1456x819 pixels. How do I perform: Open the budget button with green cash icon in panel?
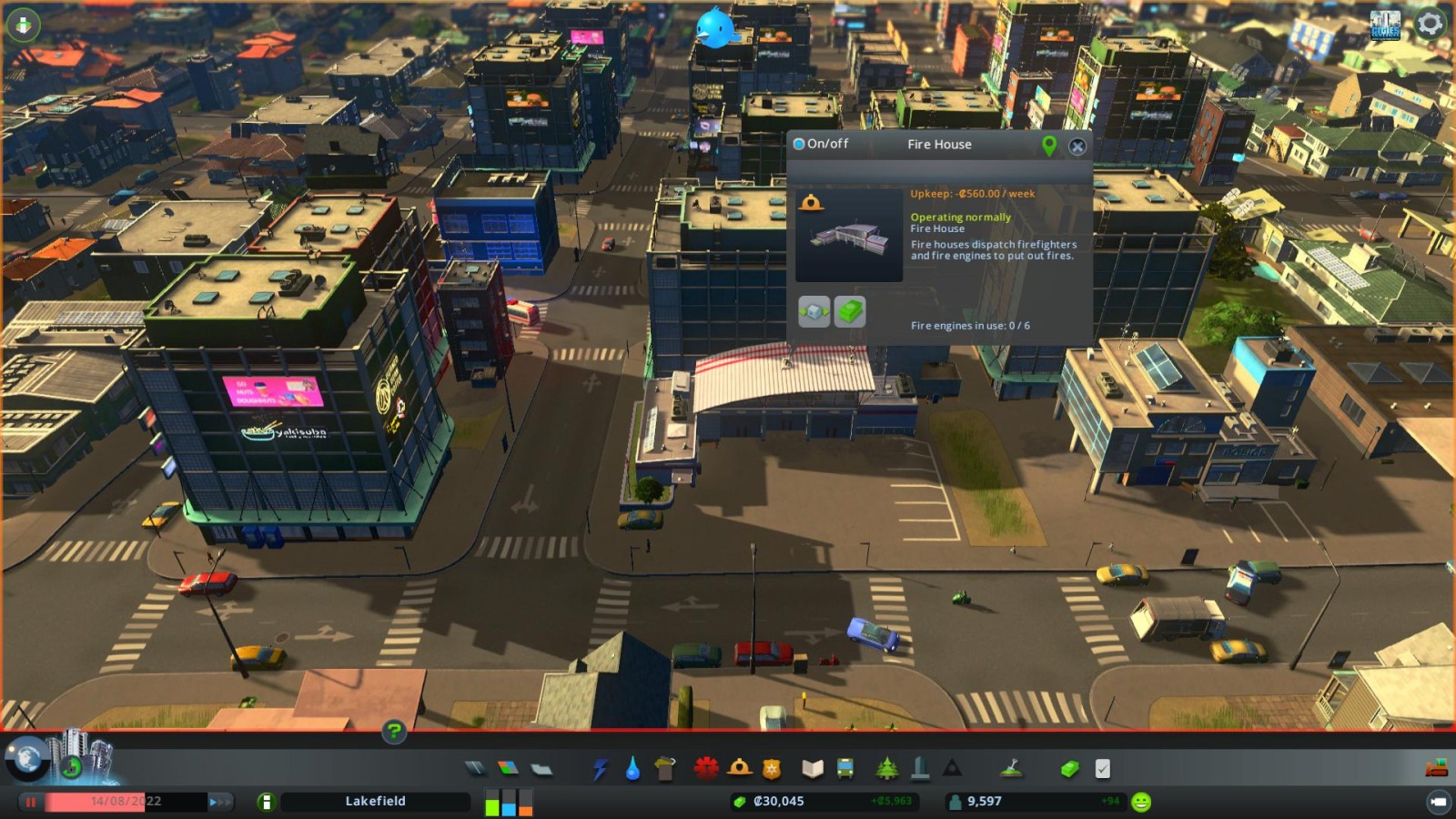tap(850, 312)
